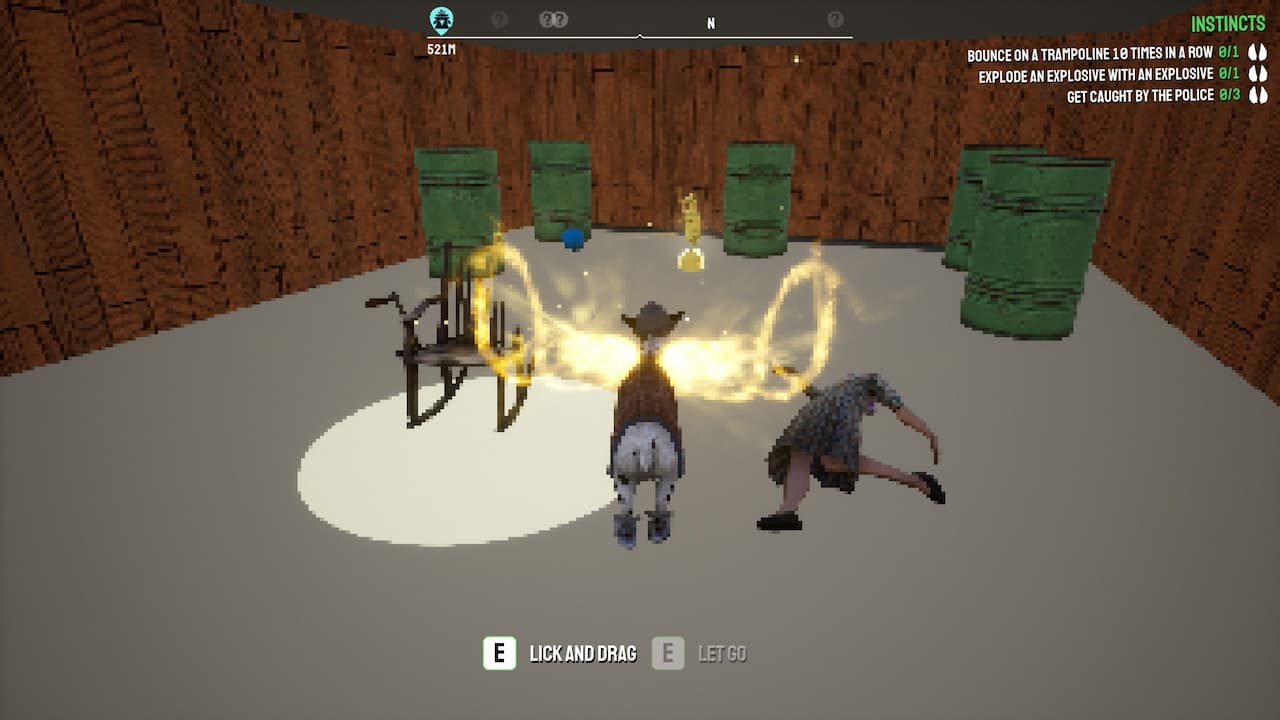Open the Instincts tracker heading

pos(1228,24)
